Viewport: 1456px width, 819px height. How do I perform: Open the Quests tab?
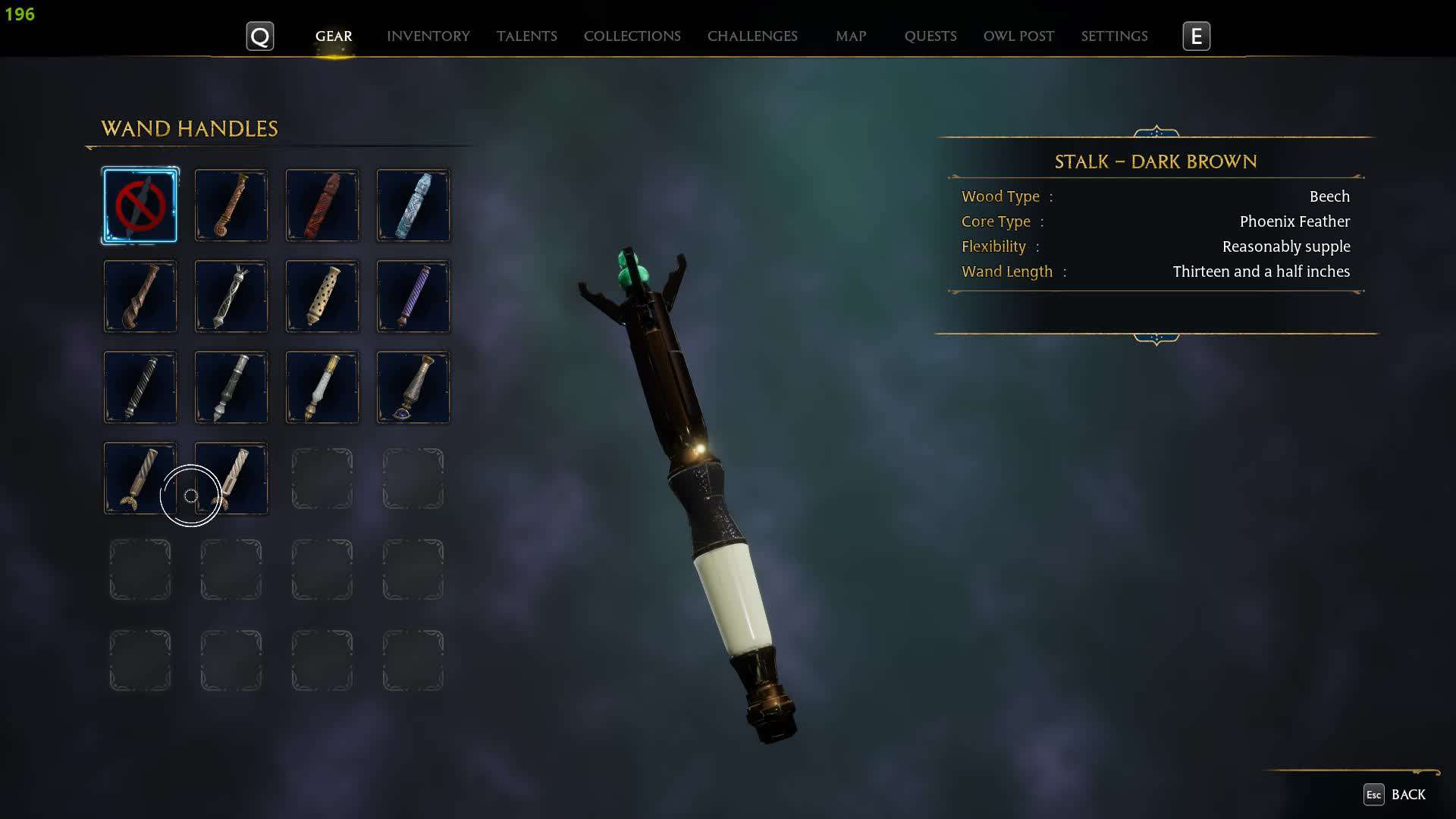930,36
